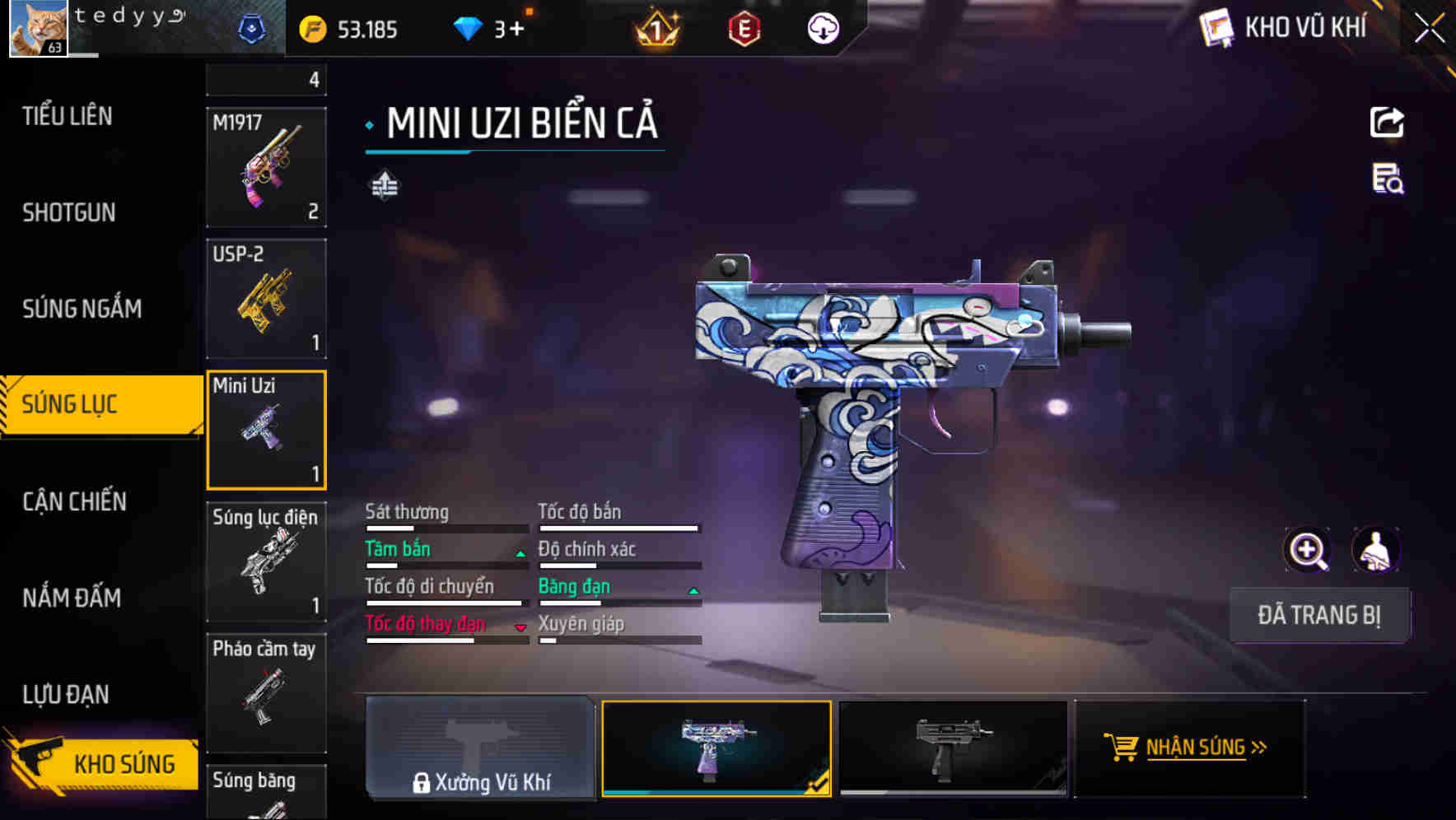1456x820 pixels.
Task: Switch to the TIỂU LIÊN weapon category
Action: coord(68,116)
